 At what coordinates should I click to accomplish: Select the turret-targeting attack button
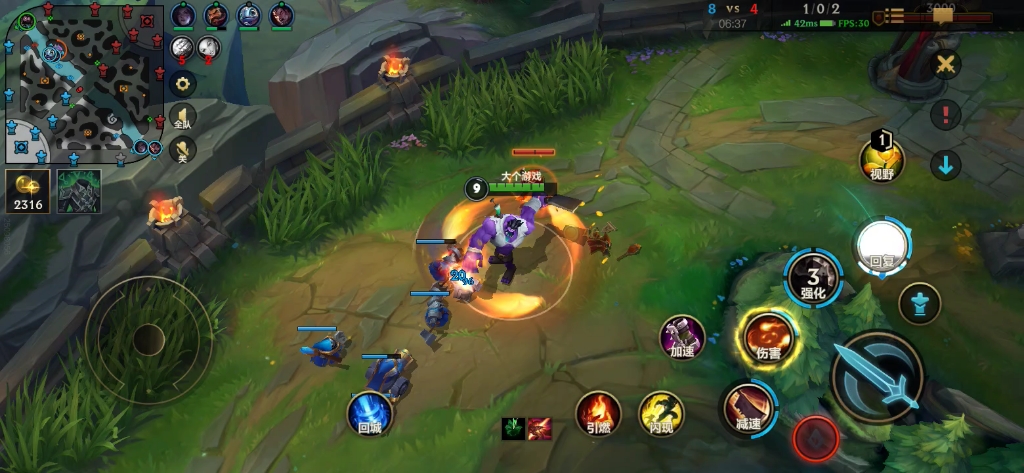(x=918, y=301)
